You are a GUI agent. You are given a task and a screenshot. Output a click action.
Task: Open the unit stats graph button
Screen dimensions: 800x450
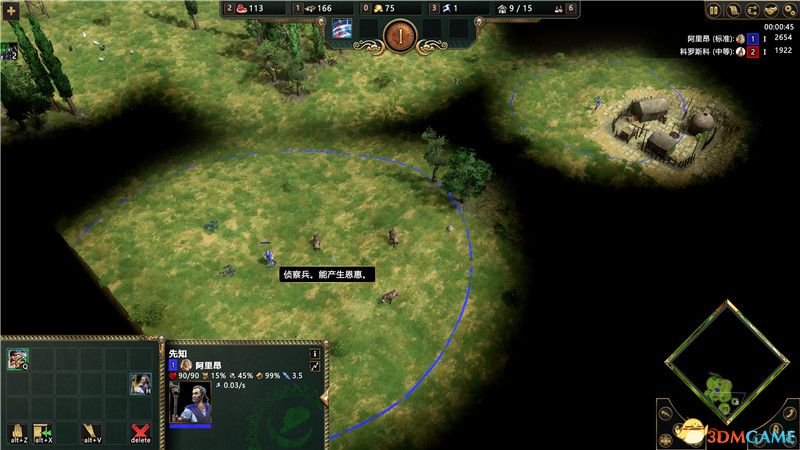tap(314, 368)
